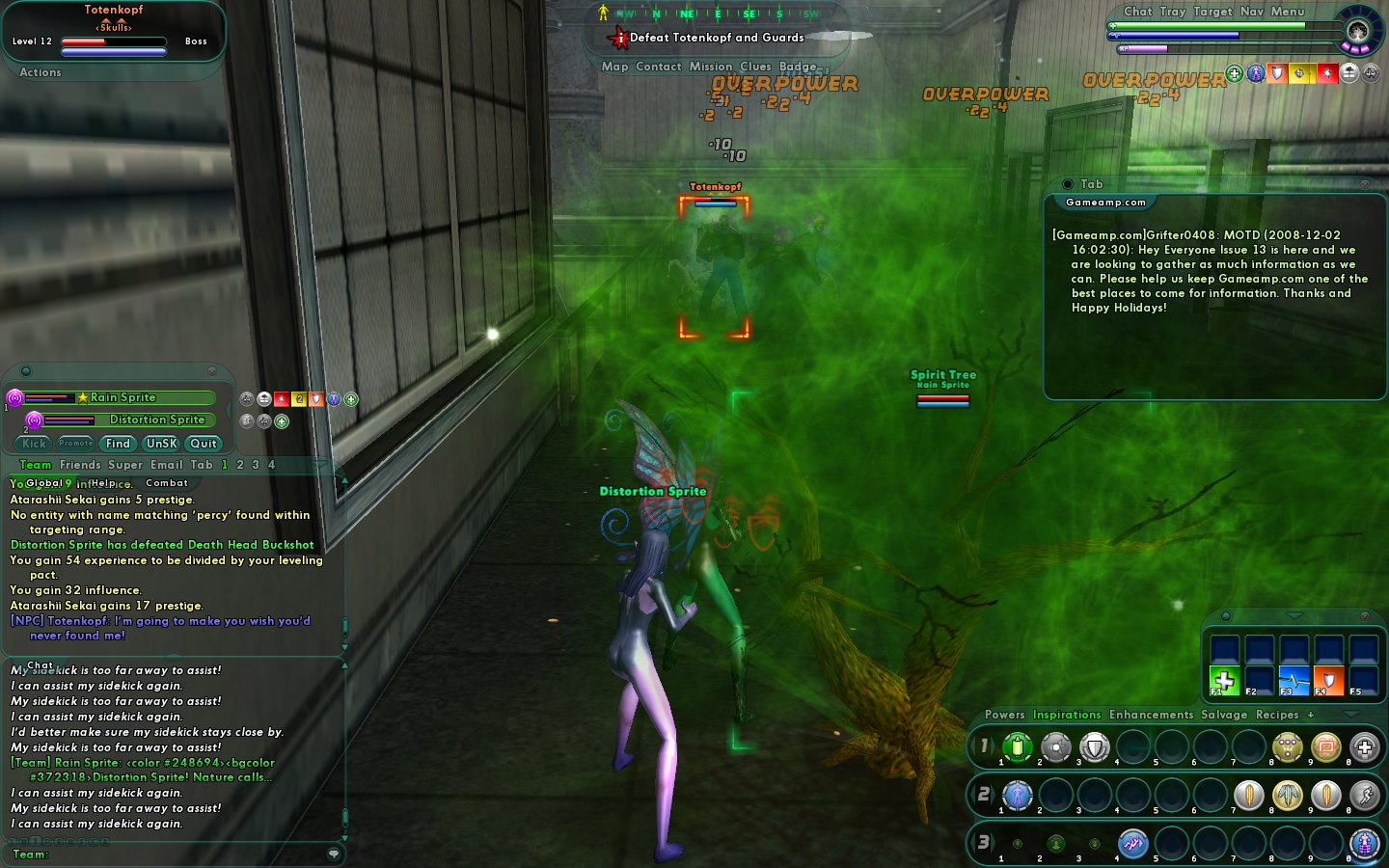Click the UnSK button
The image size is (1389, 868).
(x=161, y=444)
